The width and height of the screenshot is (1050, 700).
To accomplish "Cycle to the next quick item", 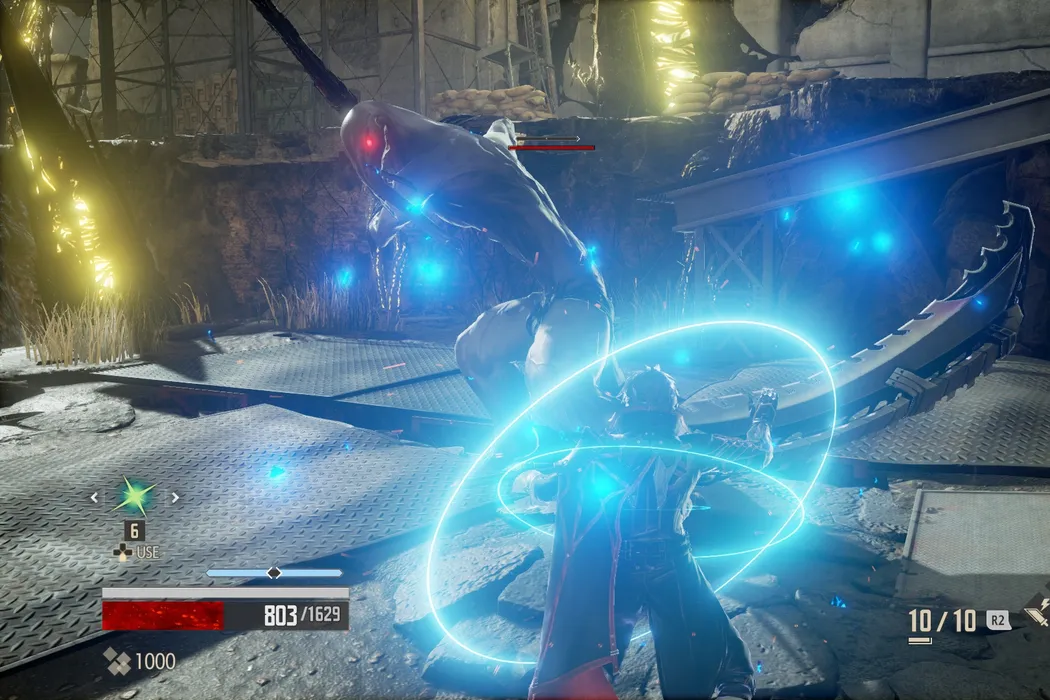I will click(176, 497).
